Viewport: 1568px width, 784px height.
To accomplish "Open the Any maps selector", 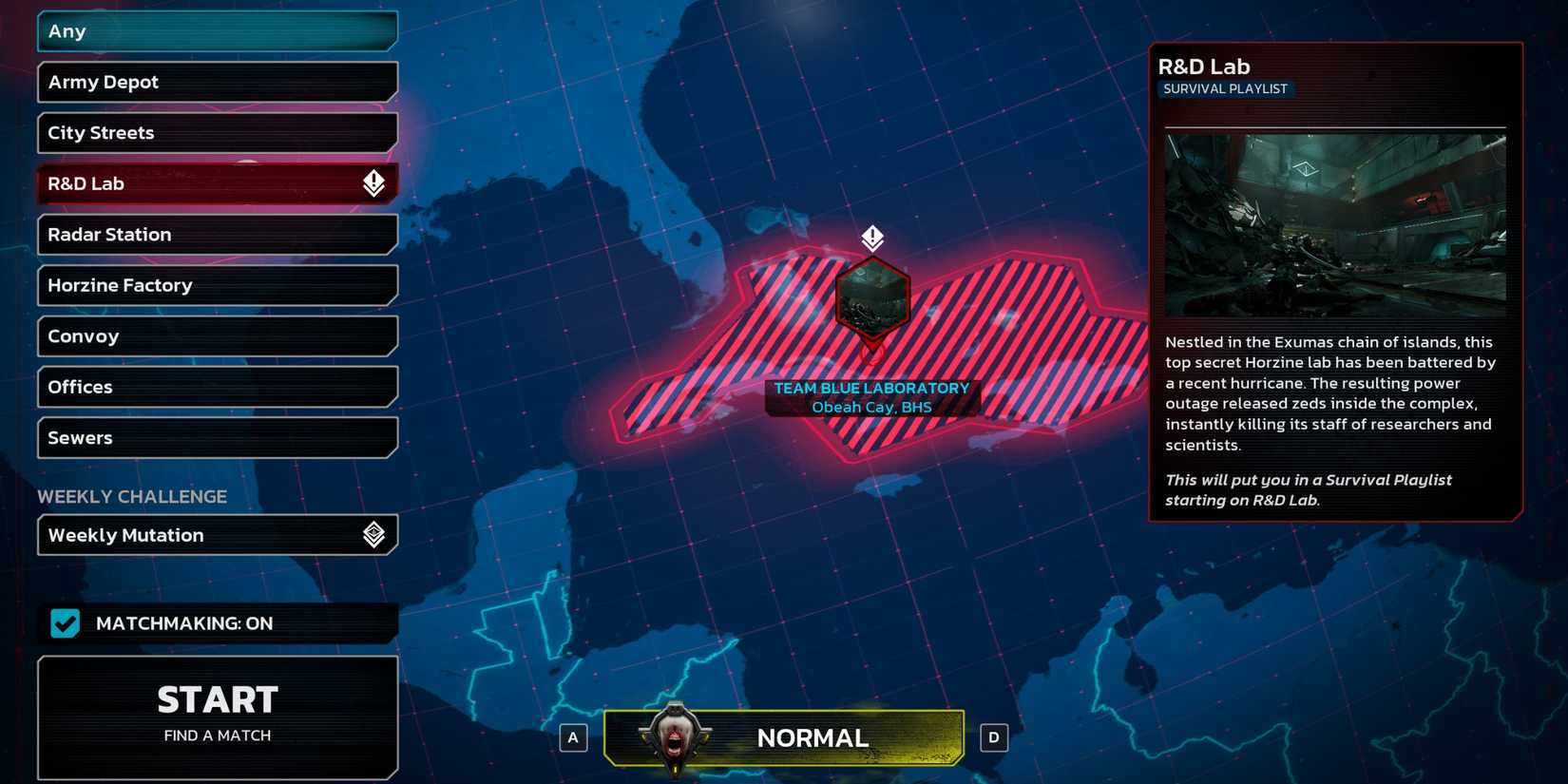I will pyautogui.click(x=217, y=30).
